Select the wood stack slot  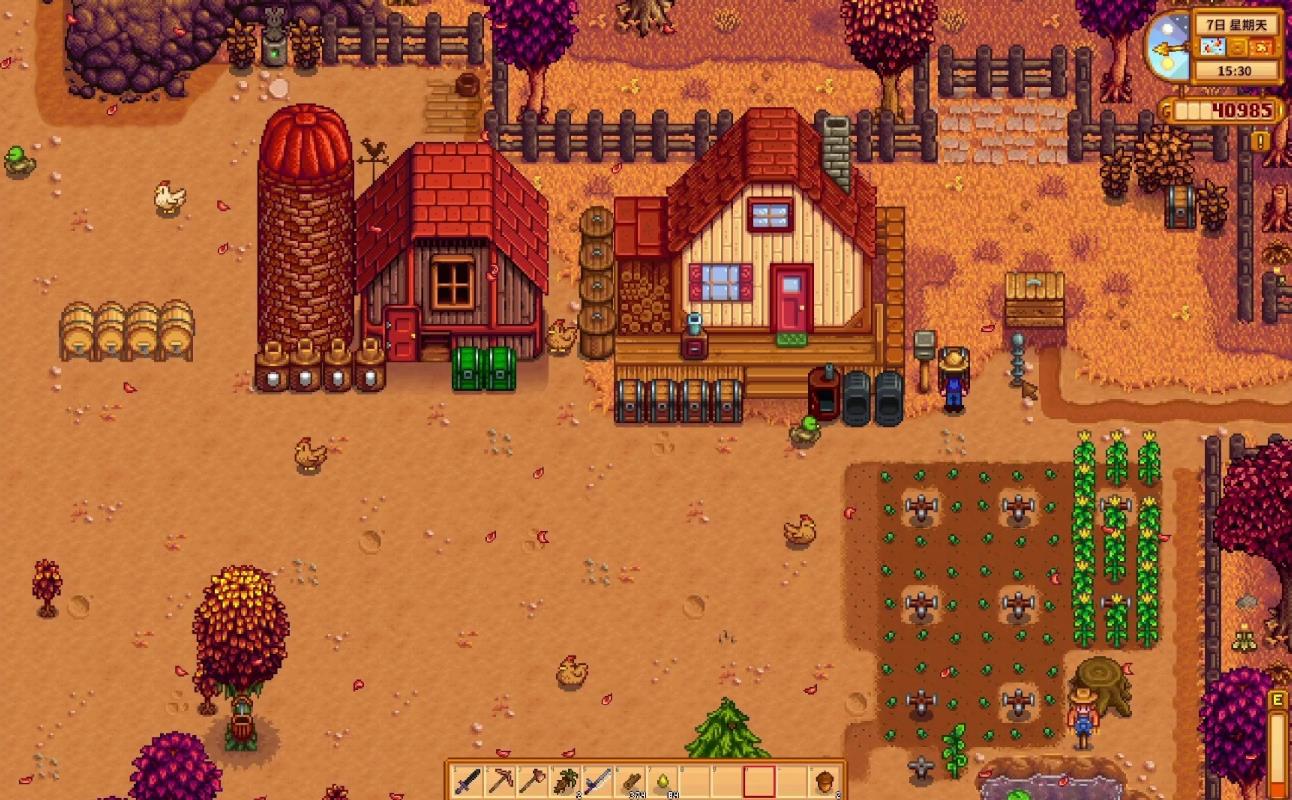(x=630, y=781)
